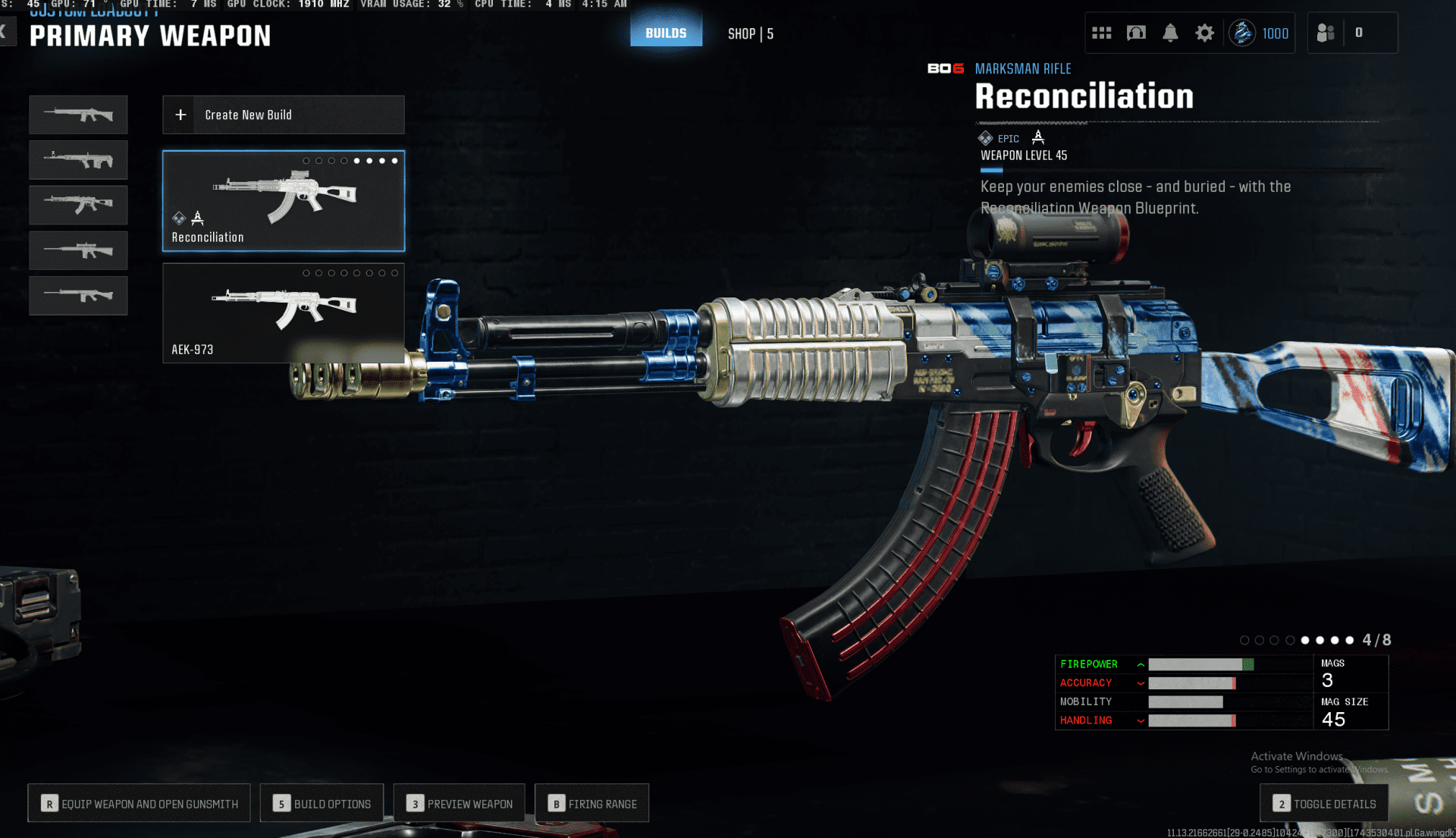Select the Reconciliation blueprint build

pos(283,201)
